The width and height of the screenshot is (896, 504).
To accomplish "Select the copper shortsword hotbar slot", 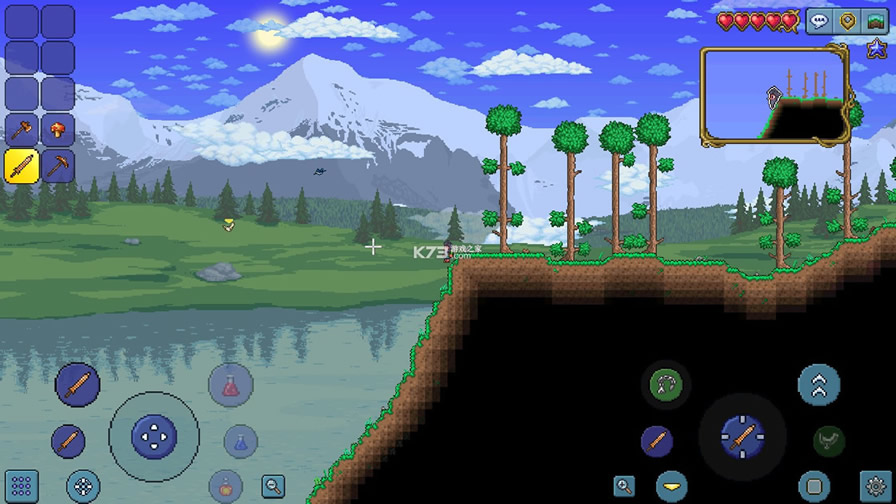I will [x=22, y=166].
